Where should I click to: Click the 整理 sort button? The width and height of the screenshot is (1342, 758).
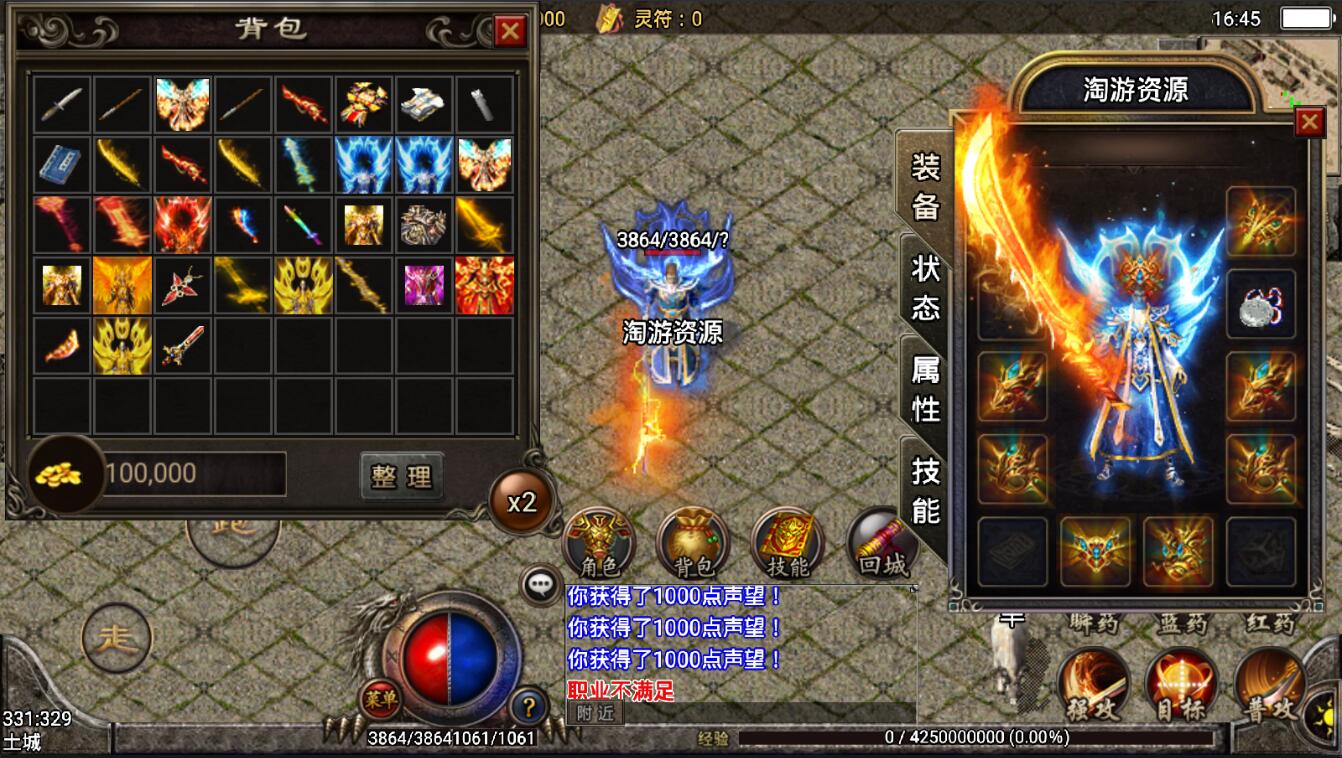(x=401, y=477)
